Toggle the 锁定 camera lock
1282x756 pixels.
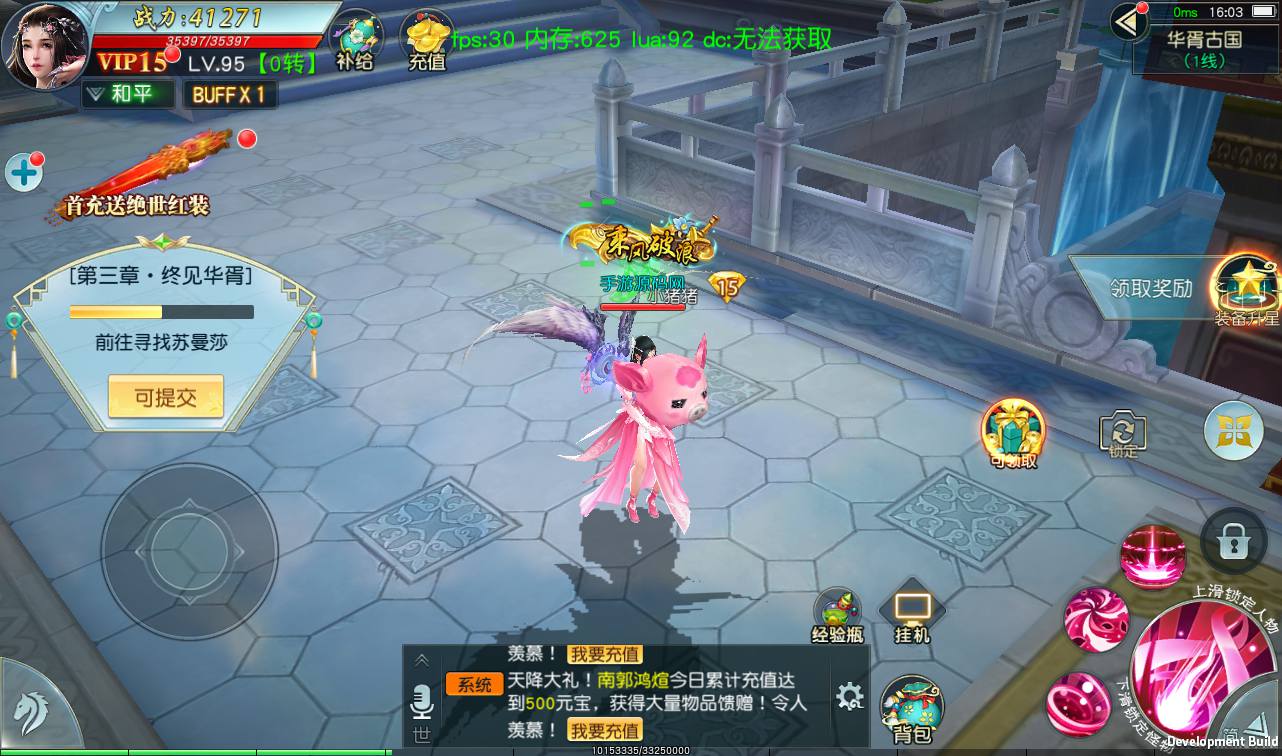pos(1123,435)
